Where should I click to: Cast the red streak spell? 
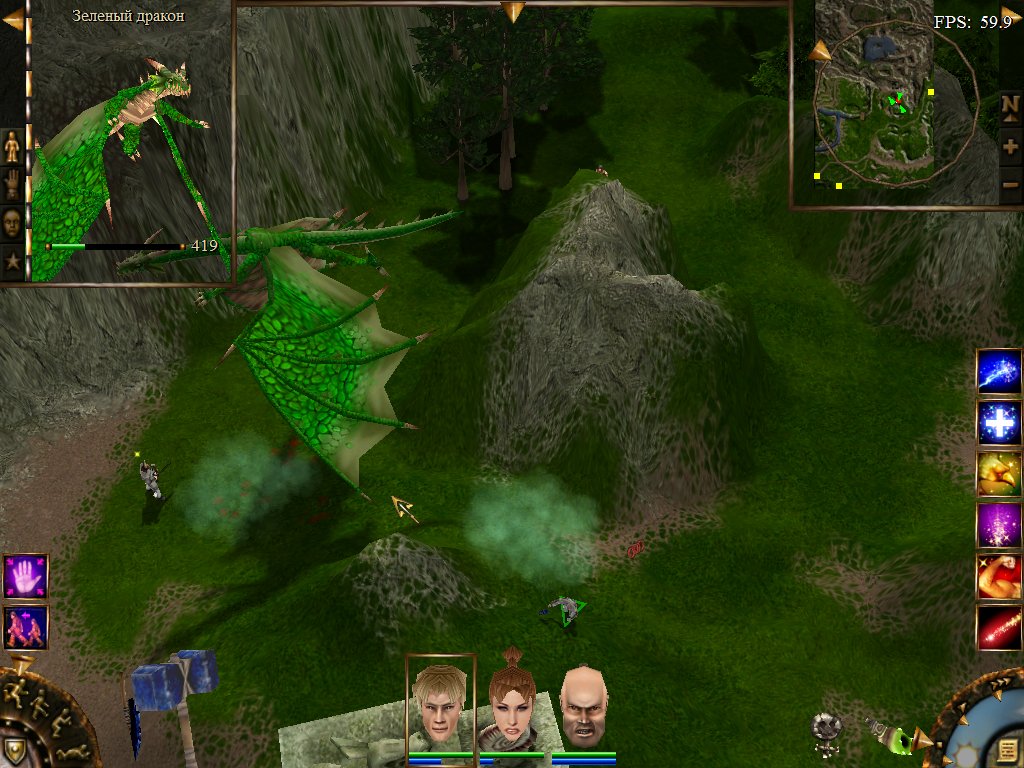point(998,627)
